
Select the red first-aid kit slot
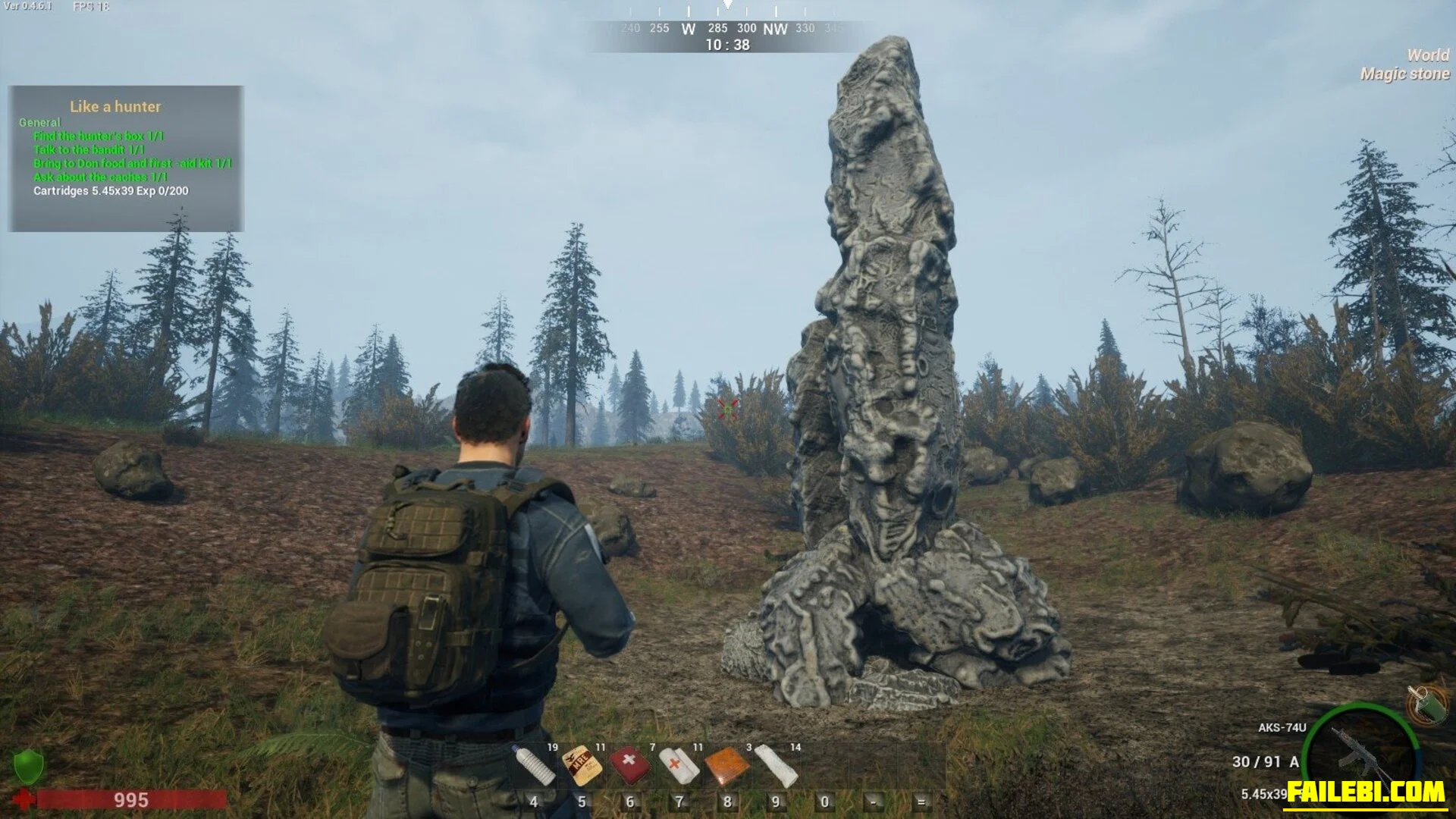coord(630,764)
